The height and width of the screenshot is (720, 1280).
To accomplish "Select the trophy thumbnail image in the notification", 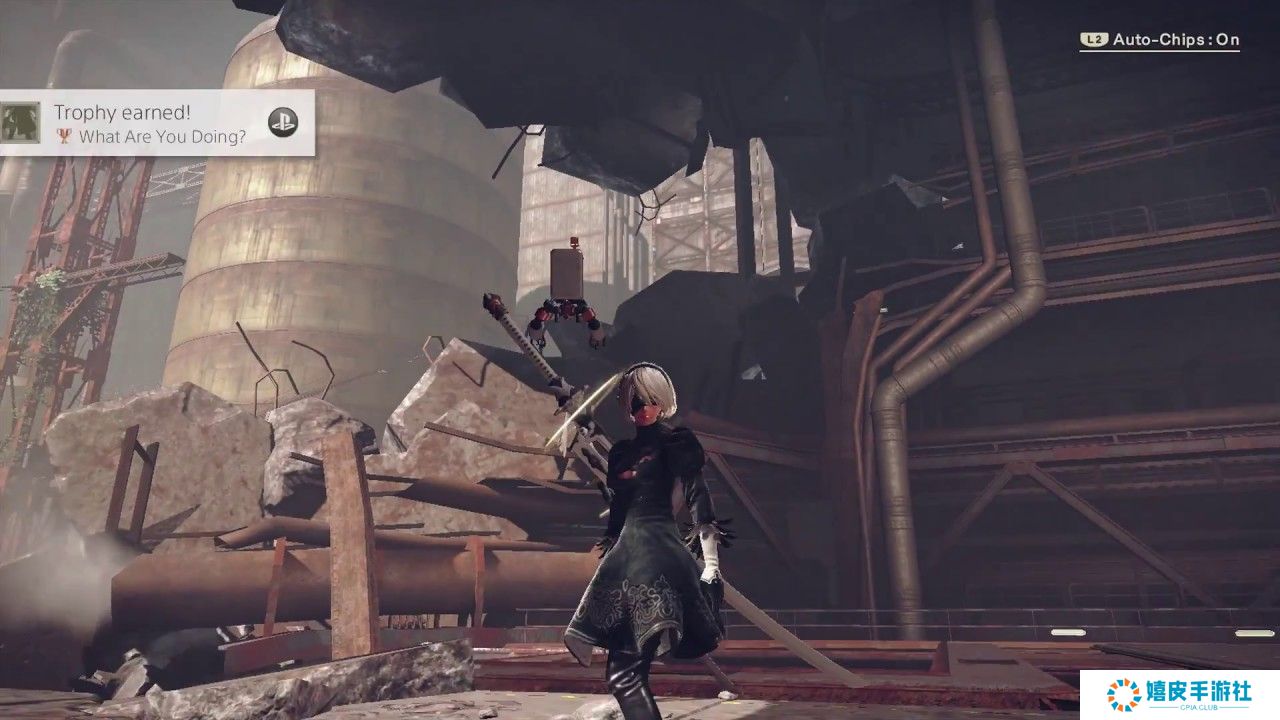I will [21, 122].
